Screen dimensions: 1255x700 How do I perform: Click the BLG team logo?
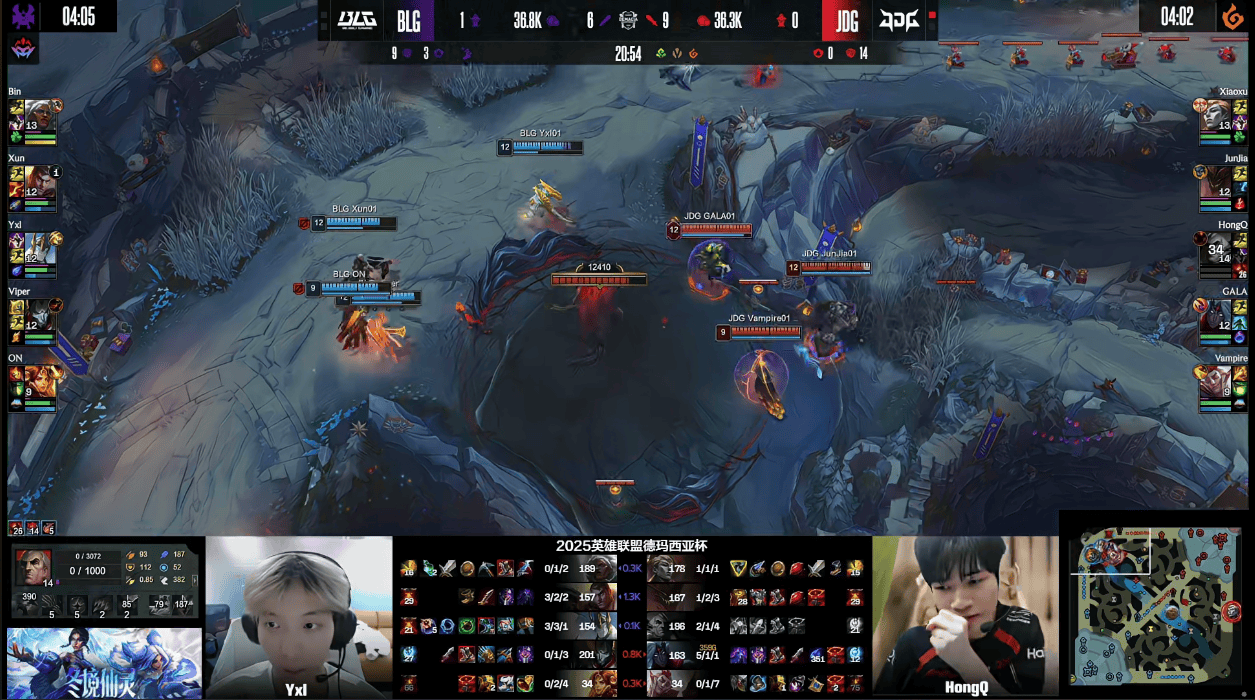355,20
